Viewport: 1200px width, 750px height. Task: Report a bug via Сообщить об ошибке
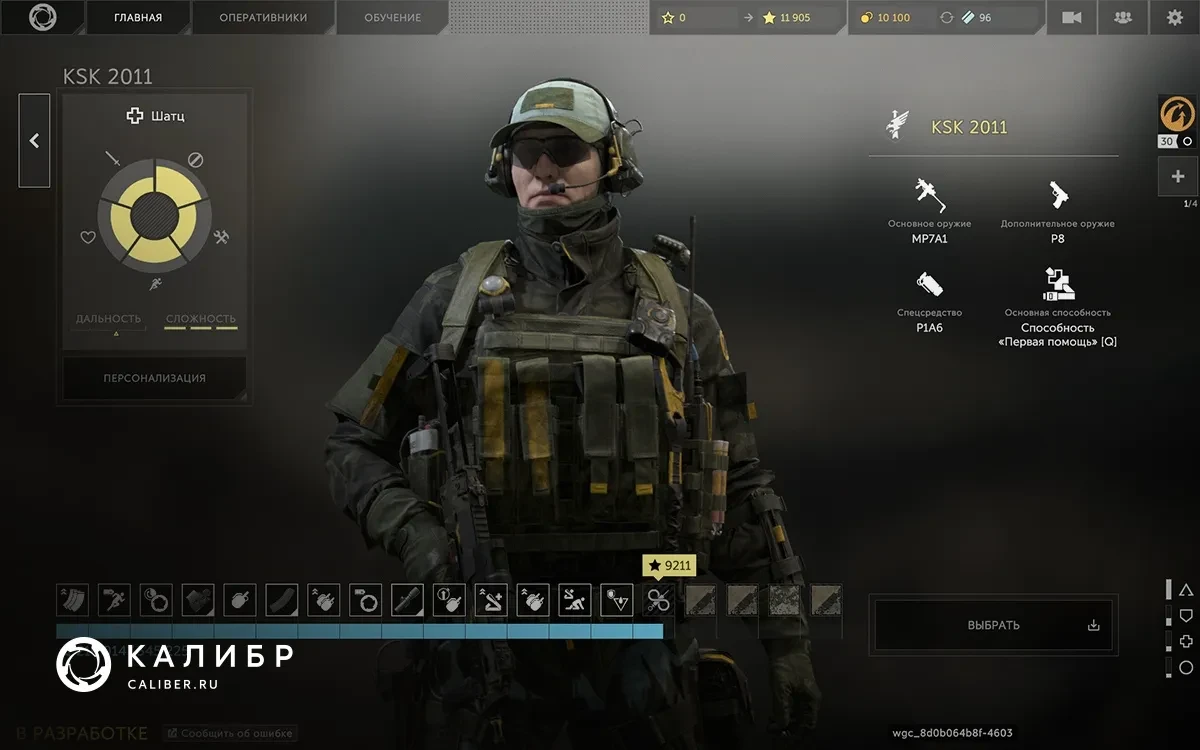point(229,733)
